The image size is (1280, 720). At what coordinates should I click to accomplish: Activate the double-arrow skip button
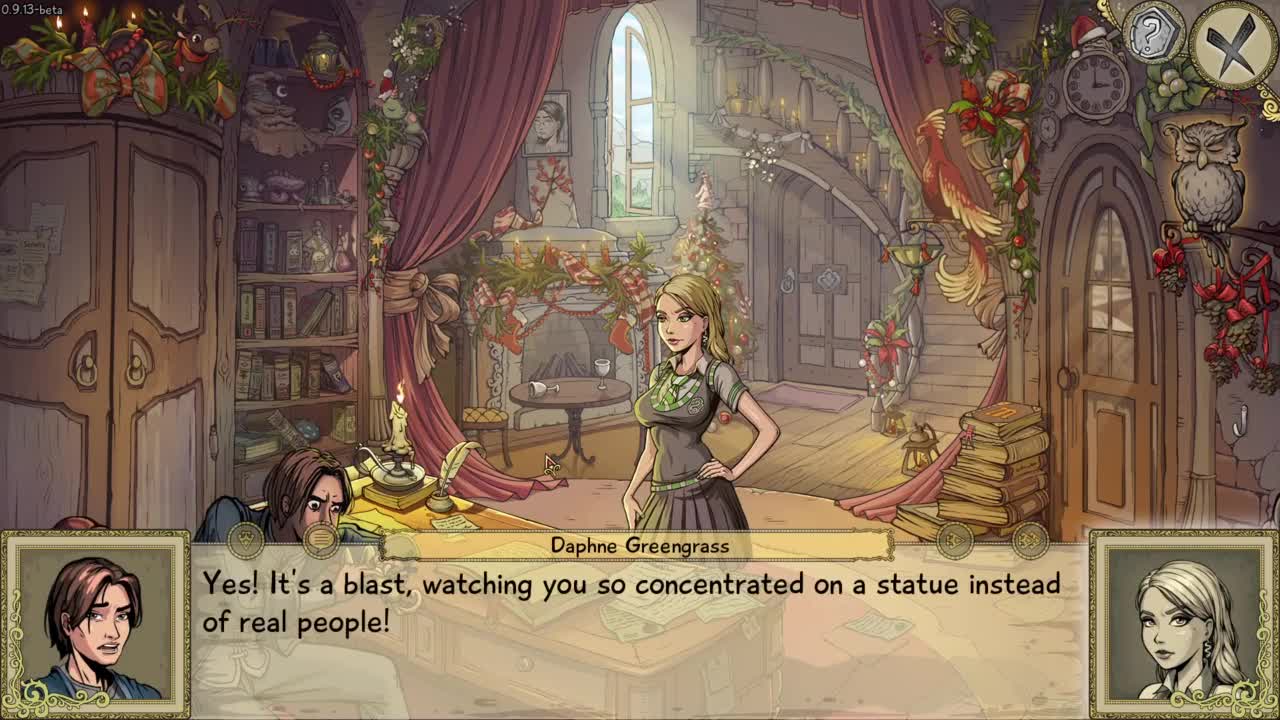pos(1029,541)
